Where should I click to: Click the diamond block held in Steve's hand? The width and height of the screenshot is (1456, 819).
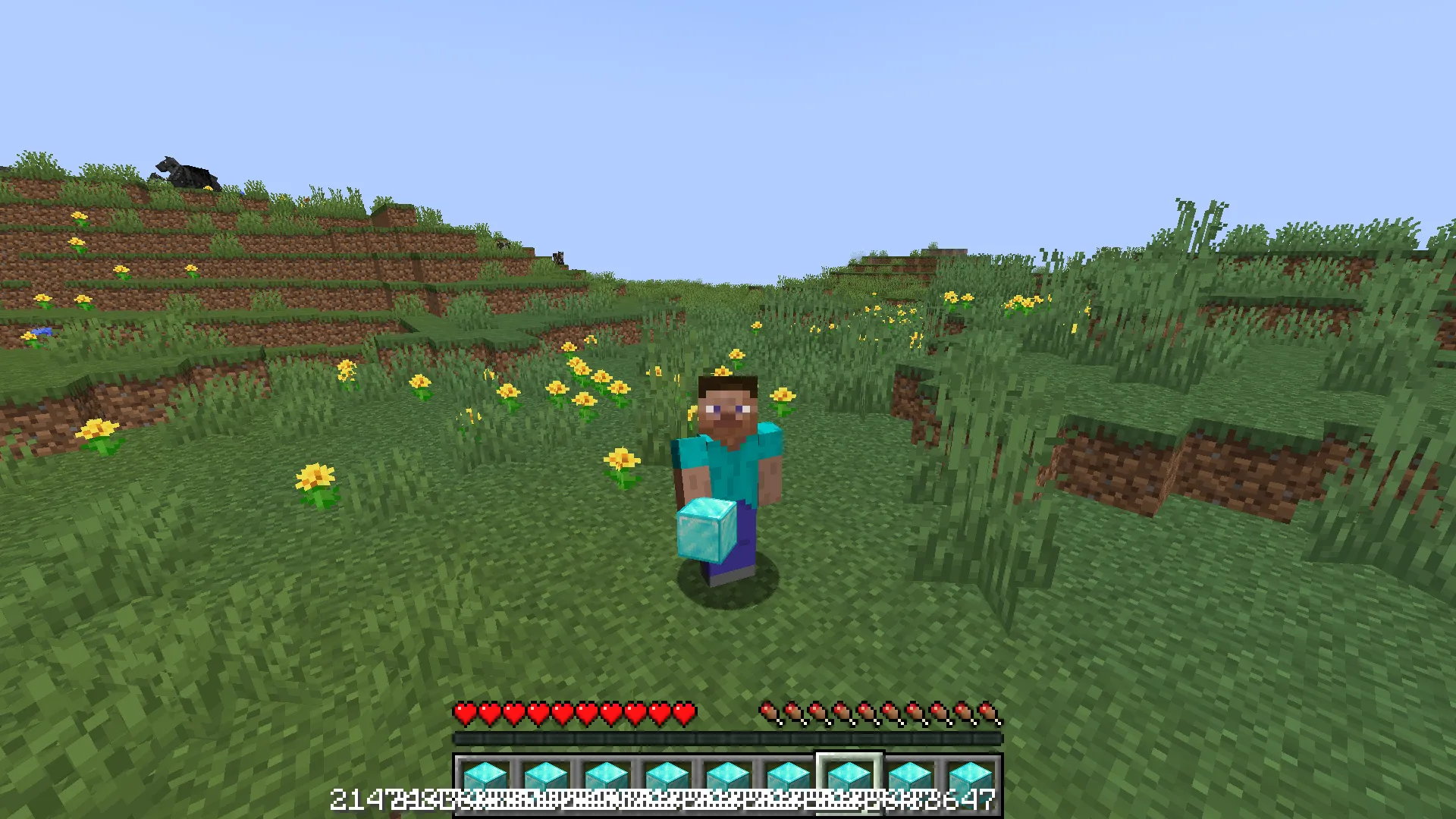point(704,531)
